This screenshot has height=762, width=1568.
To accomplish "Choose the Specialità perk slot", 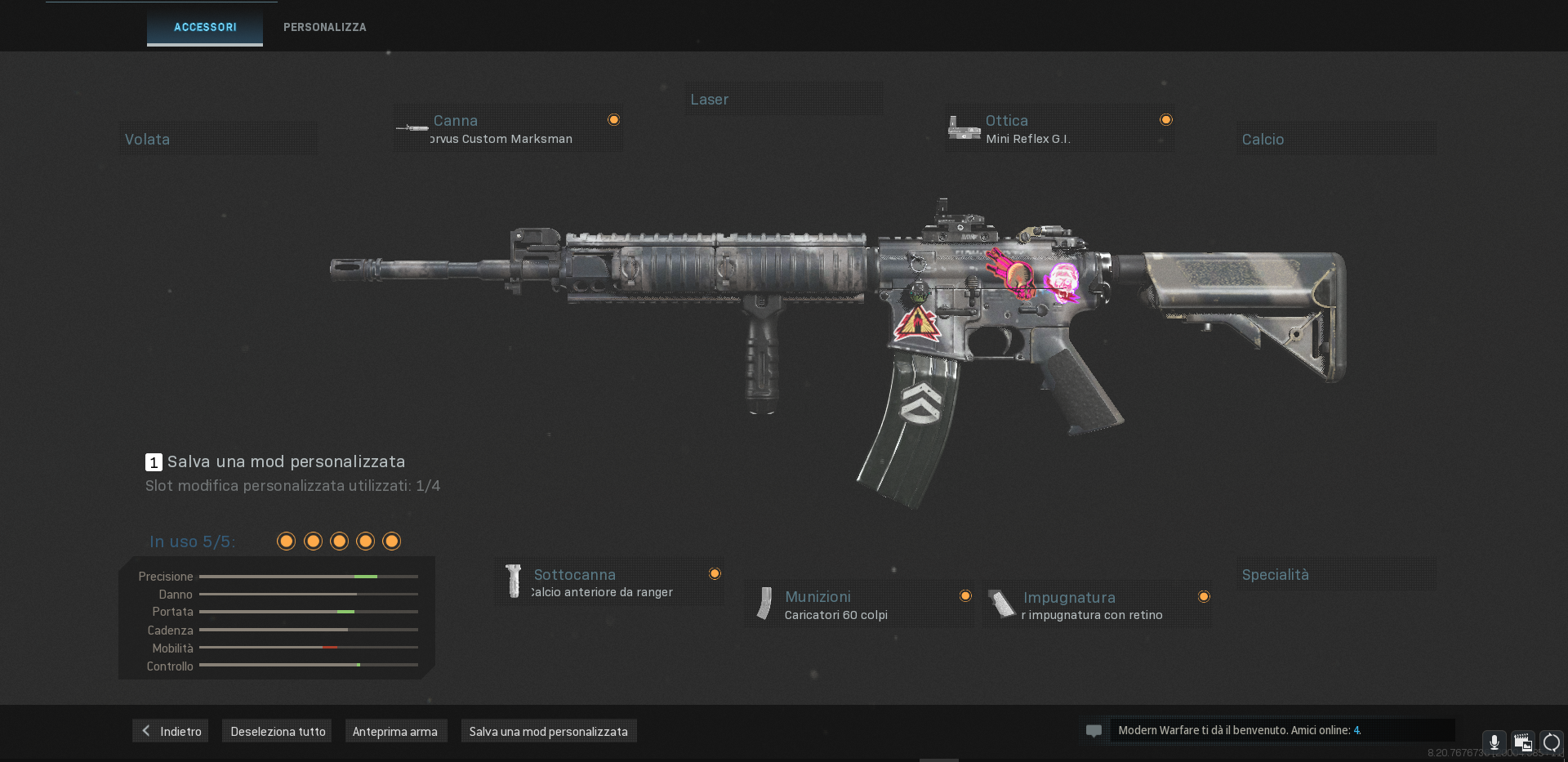I will [x=1335, y=574].
